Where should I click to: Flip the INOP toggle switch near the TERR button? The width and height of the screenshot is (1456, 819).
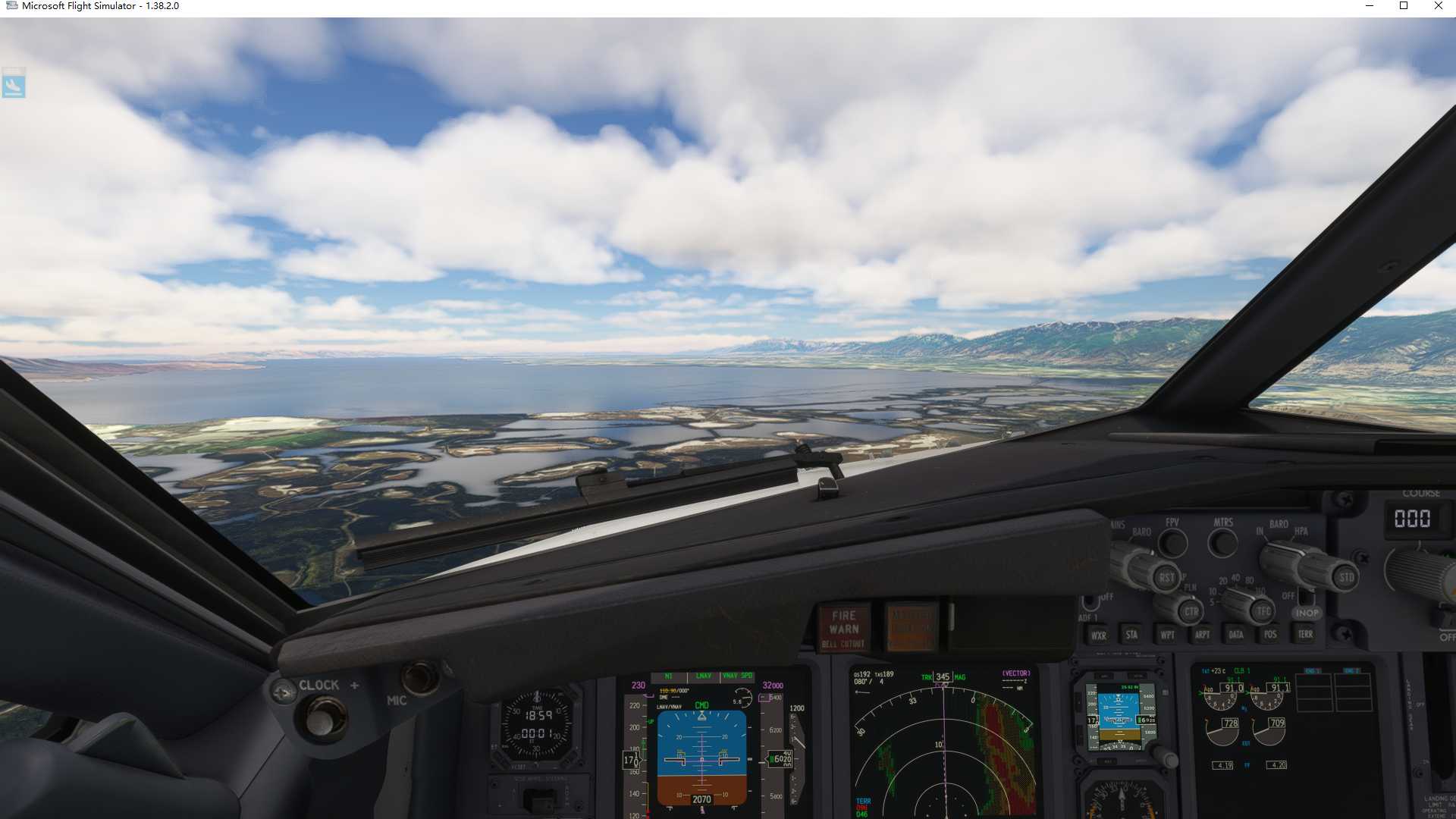click(1307, 598)
